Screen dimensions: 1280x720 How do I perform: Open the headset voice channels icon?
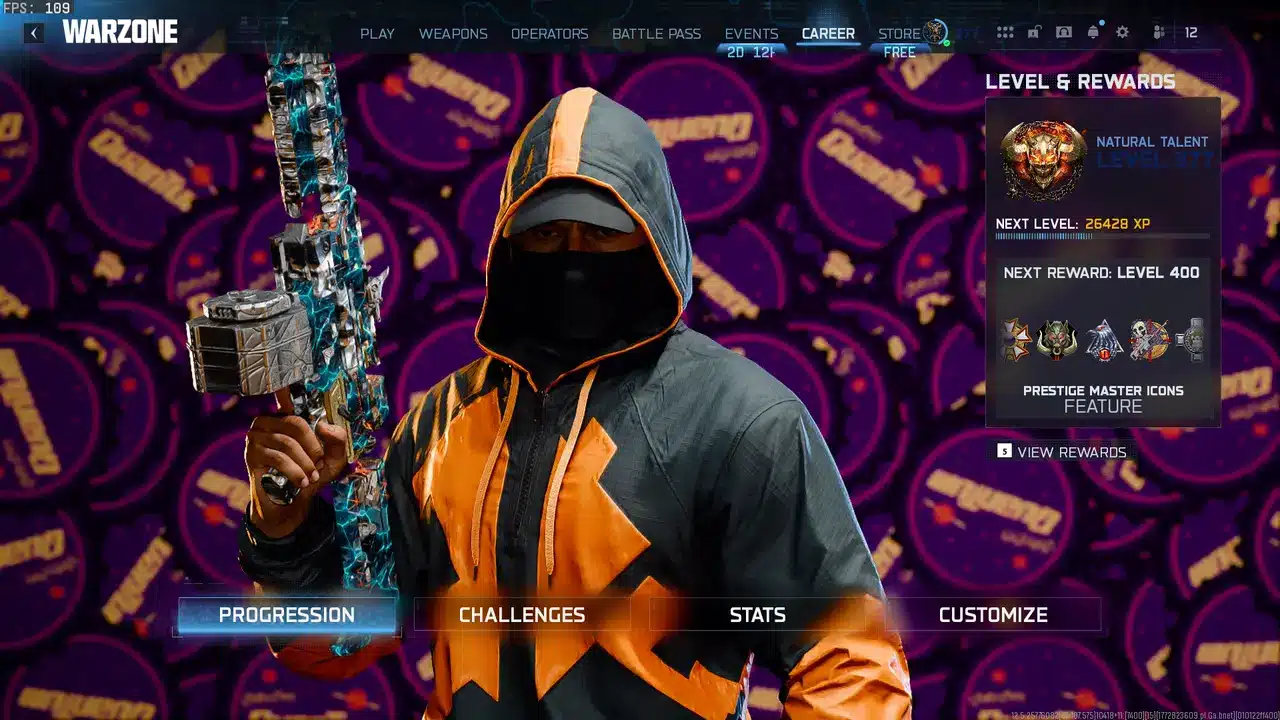point(1063,33)
